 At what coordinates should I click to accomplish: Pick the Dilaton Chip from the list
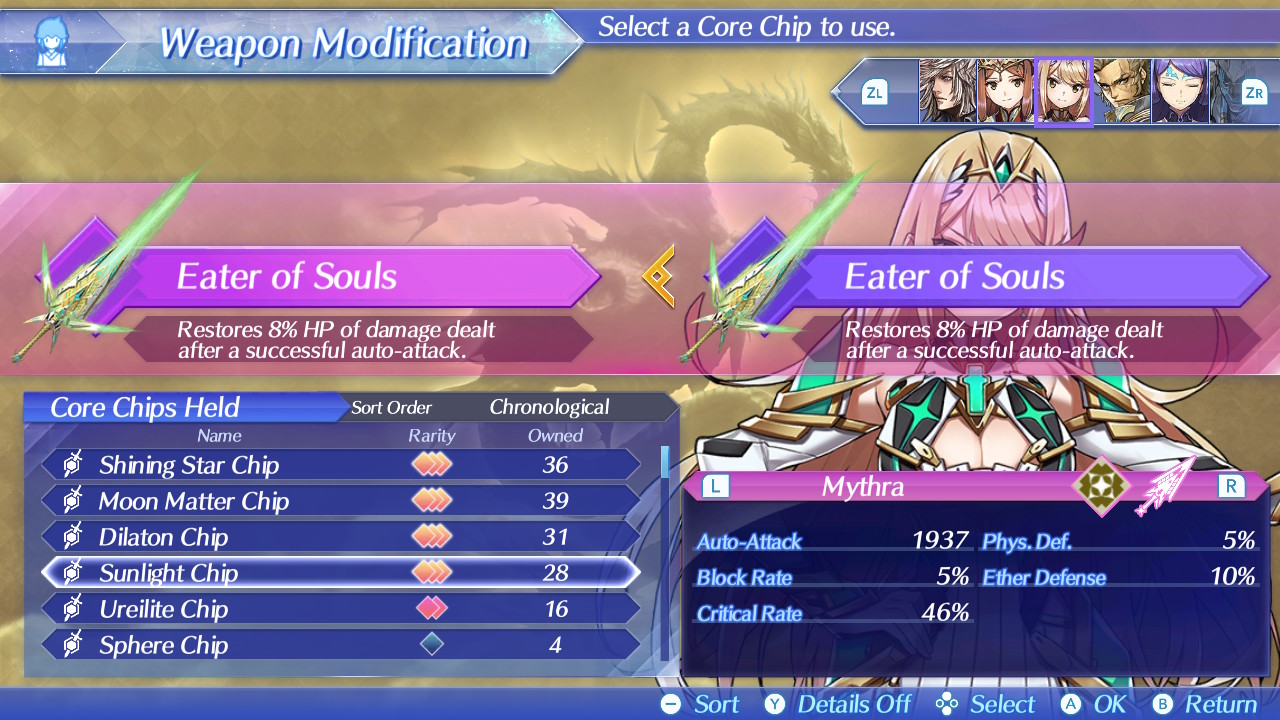(340, 537)
